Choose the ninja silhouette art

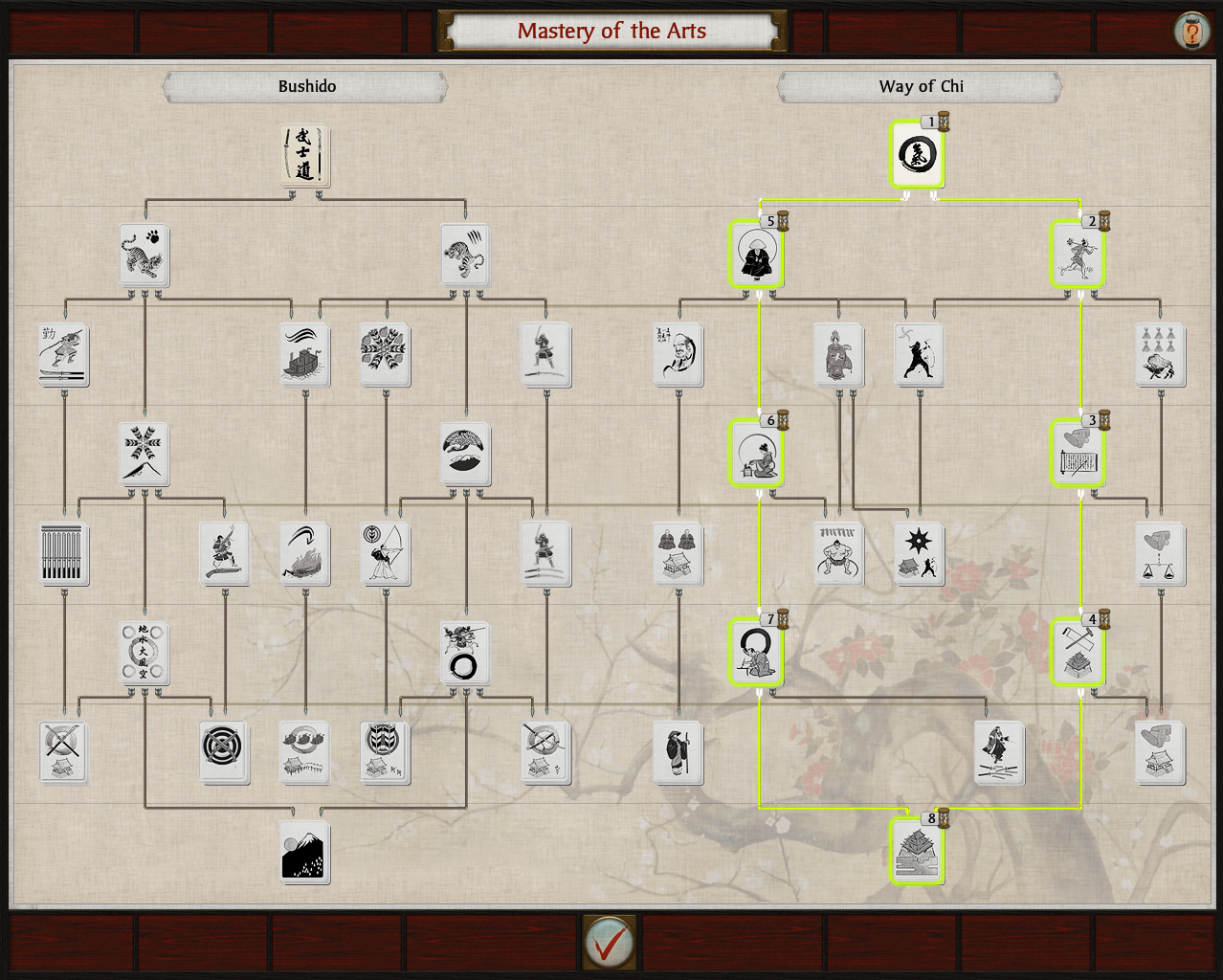tap(919, 355)
